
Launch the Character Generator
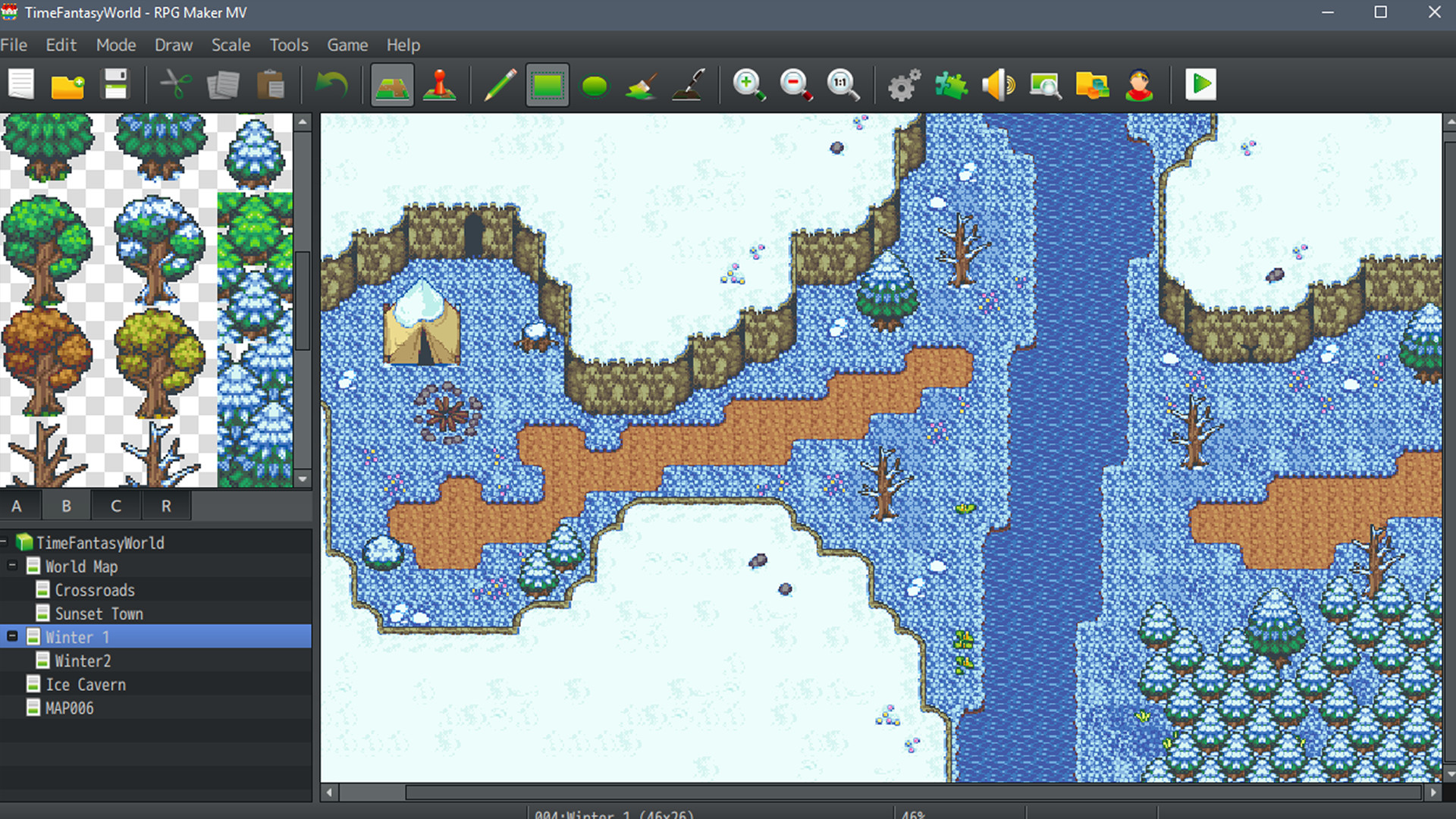click(x=1139, y=85)
